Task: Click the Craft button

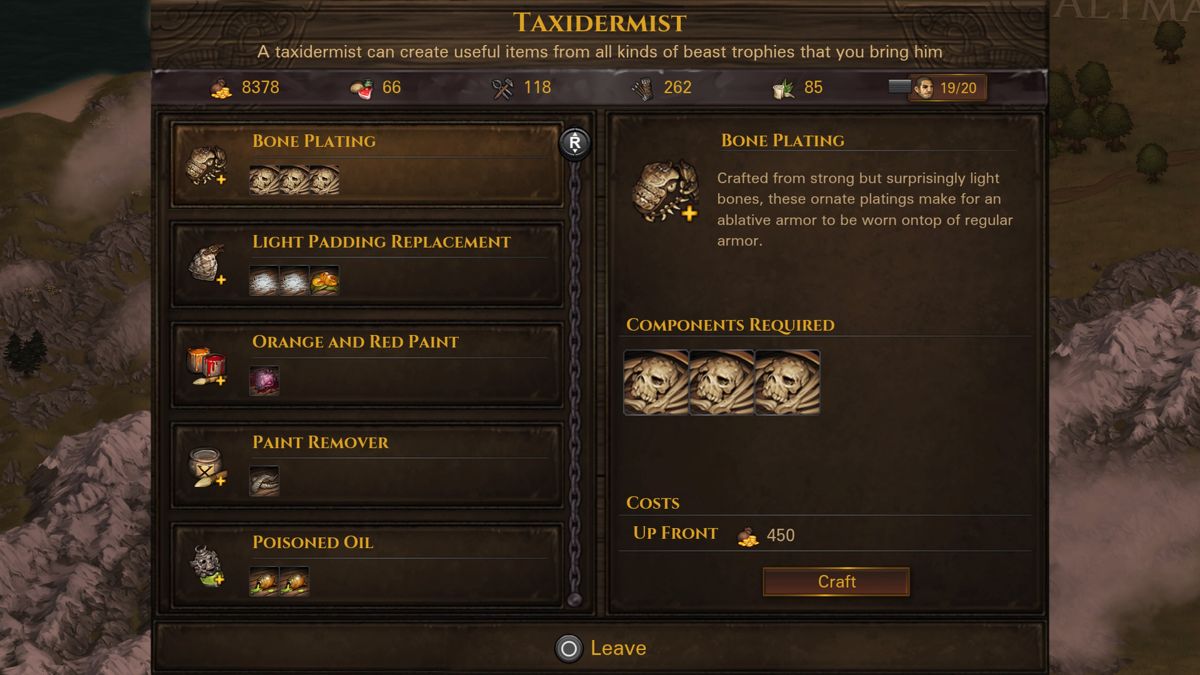Action: 836,582
